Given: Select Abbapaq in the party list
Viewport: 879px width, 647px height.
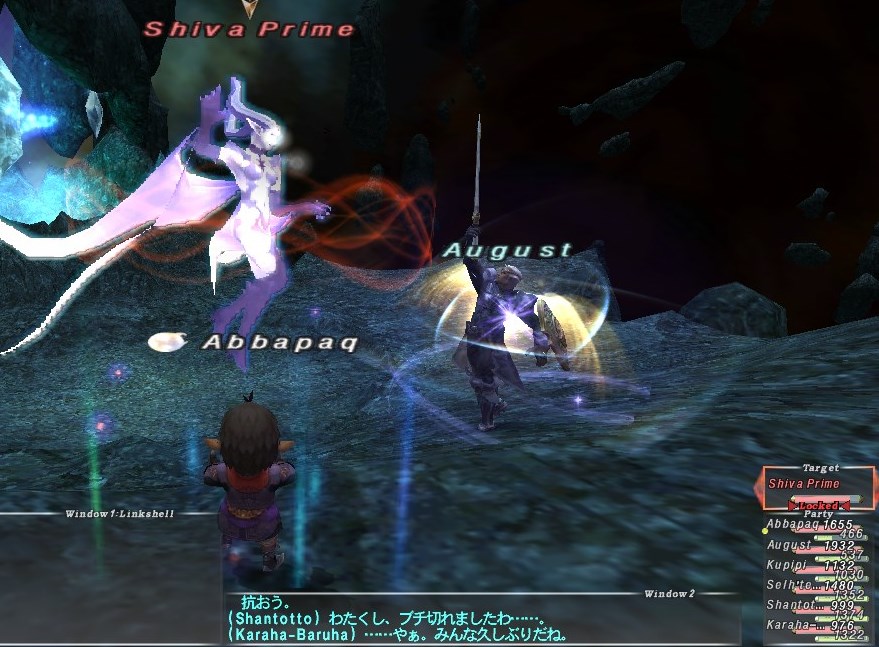Looking at the screenshot, I should click(810, 525).
